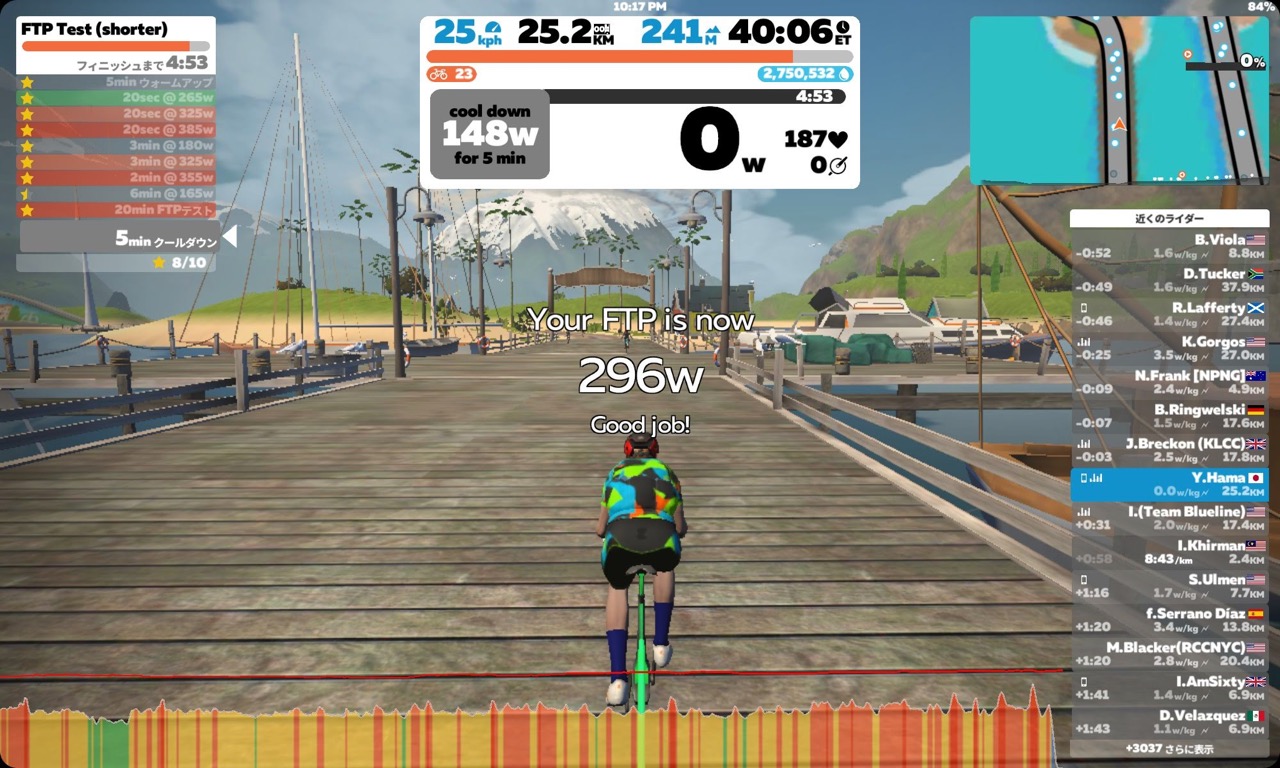Viewport: 1280px width, 768px height.
Task: Select R.Lafferty in nearby riders
Action: (1169, 314)
